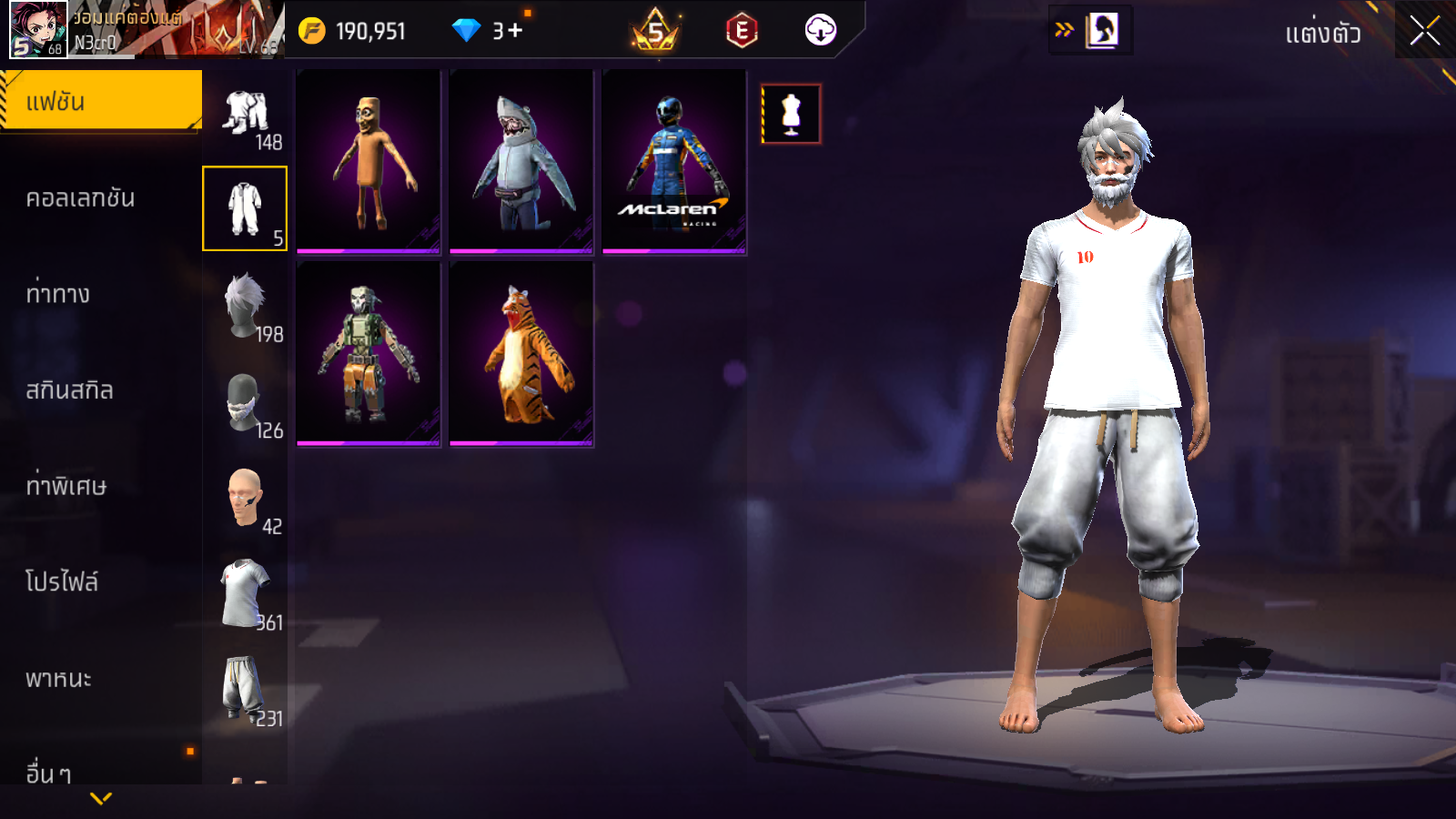The width and height of the screenshot is (1456, 819).
Task: Open the คอลเลกชัน collection menu
Action: [x=80, y=198]
